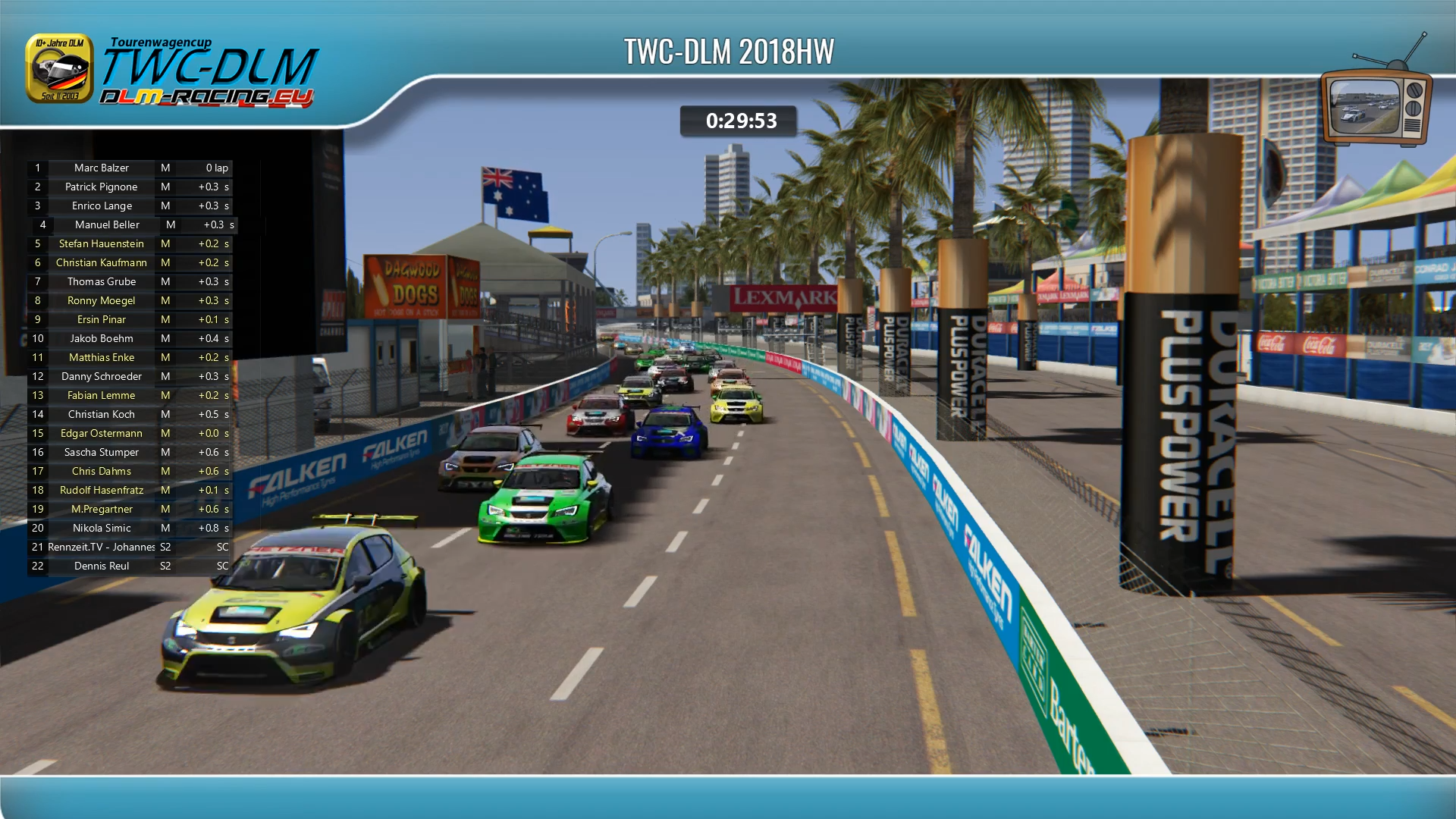Choose Sascha Stumper from the standings

pyautogui.click(x=102, y=452)
